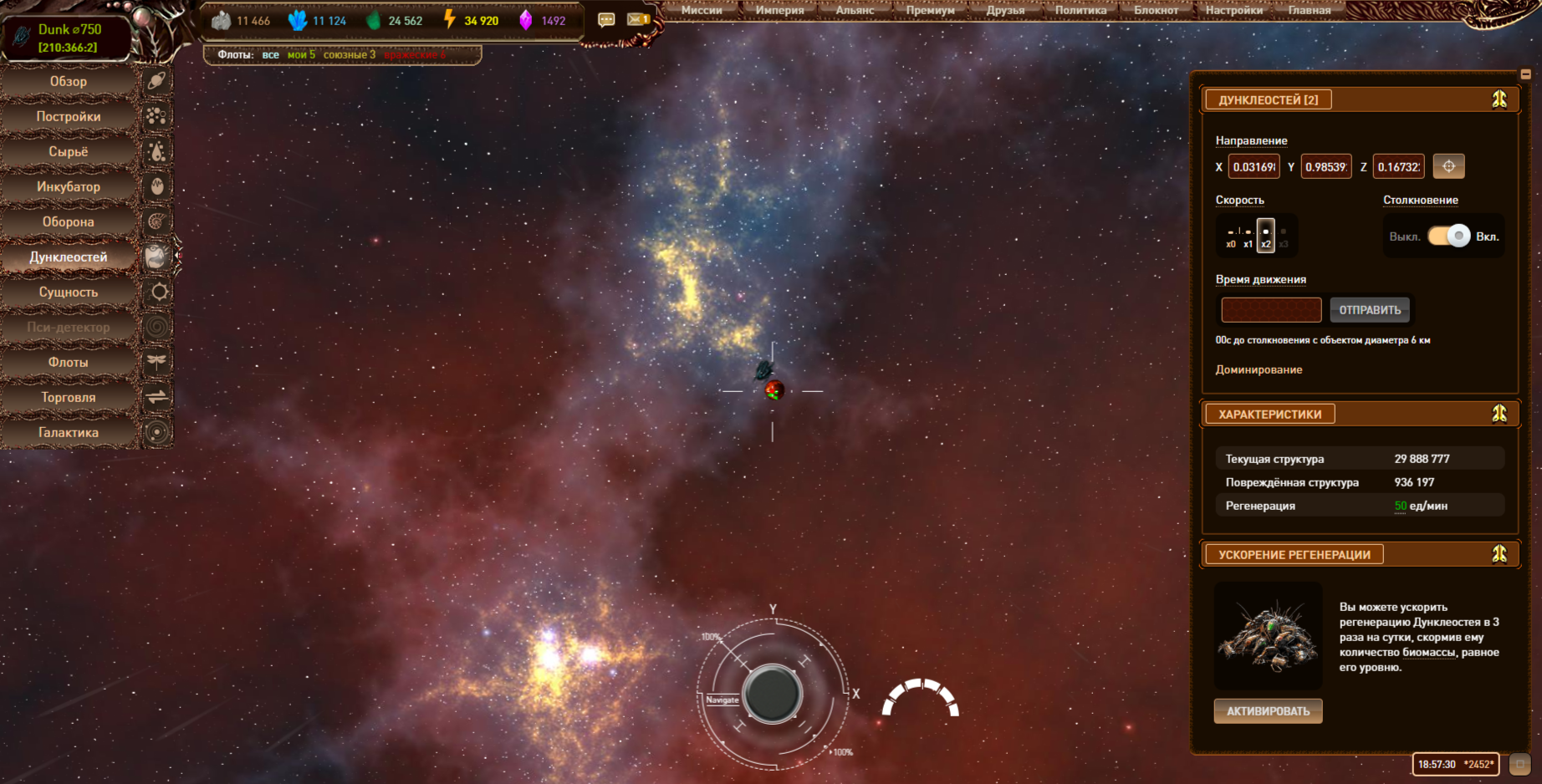This screenshot has height=784, width=1542.
Task: Open the mail envelope icon
Action: 638,19
